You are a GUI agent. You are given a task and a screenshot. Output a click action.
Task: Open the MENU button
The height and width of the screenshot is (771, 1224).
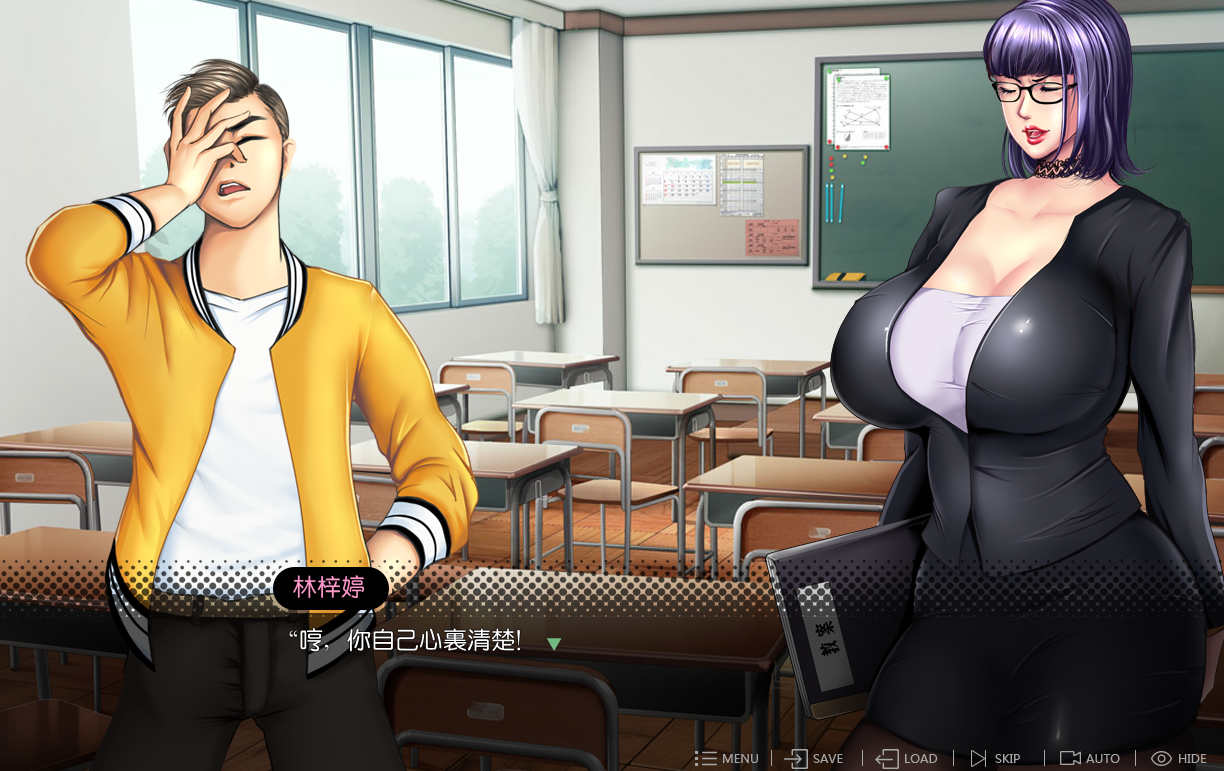click(x=727, y=758)
